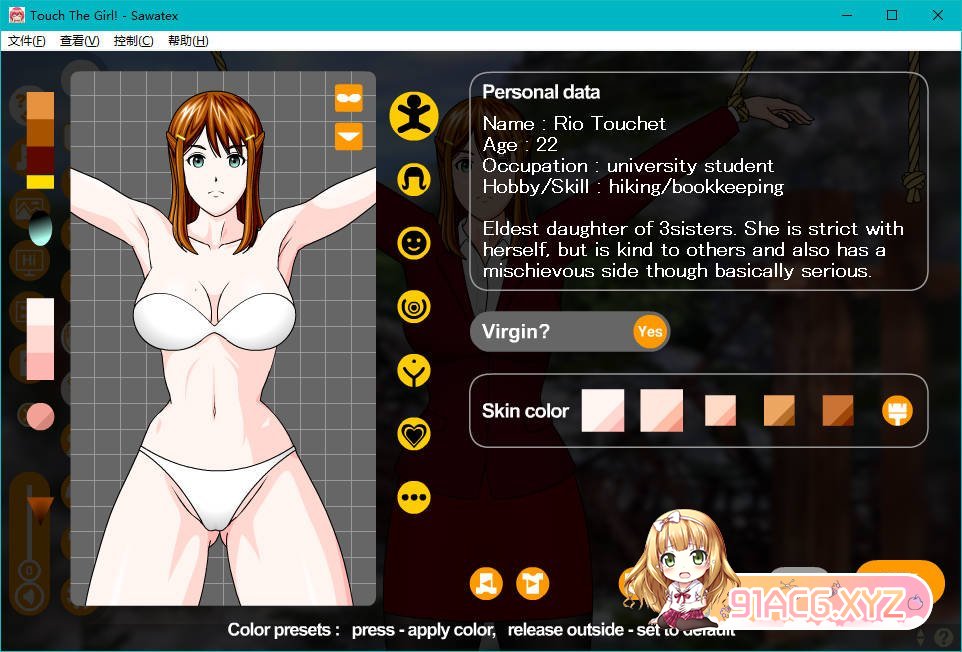
Task: Toggle the Virgin Yes button
Action: pos(649,332)
